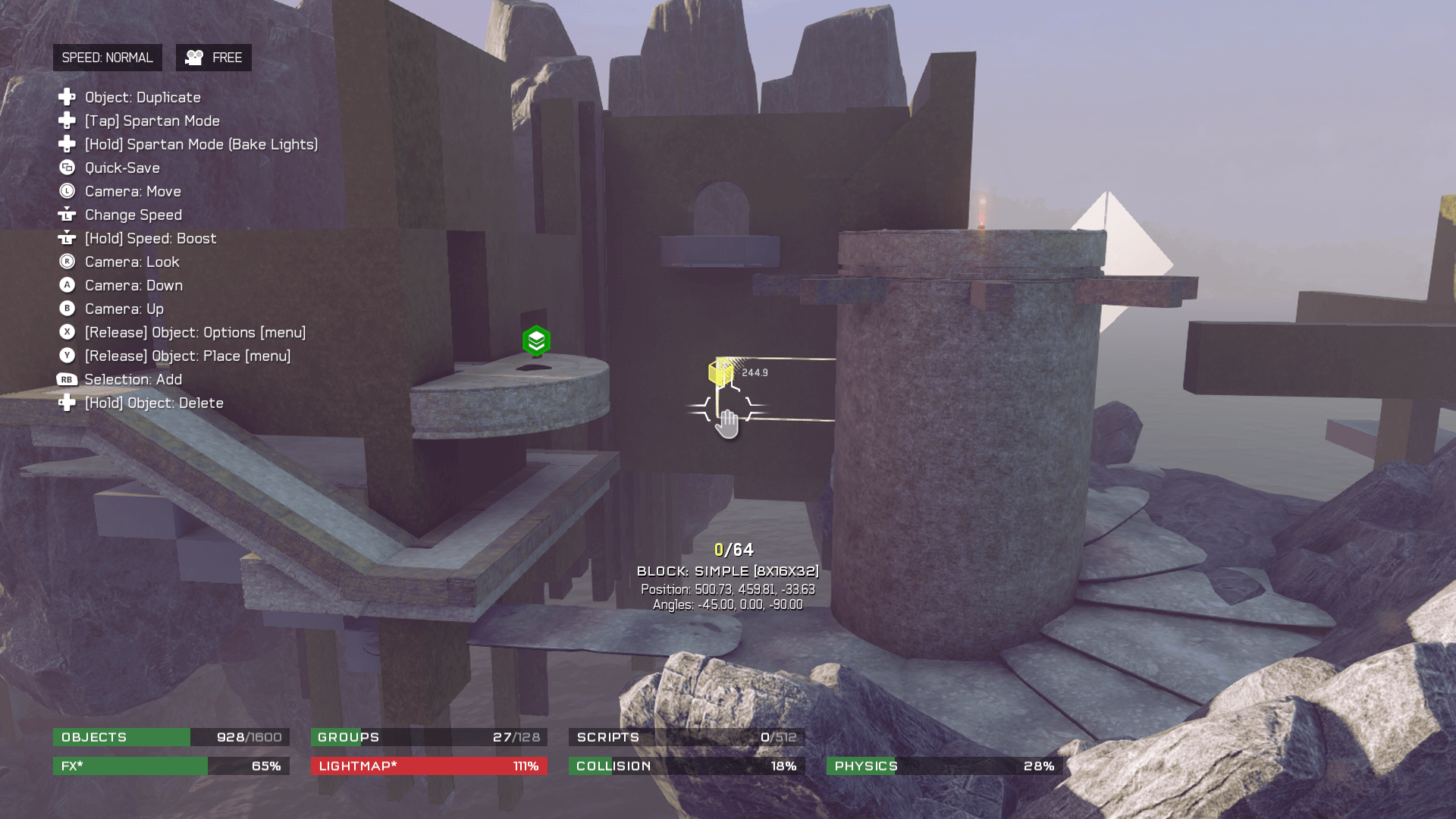
Task: Select the yellow block object marker
Action: [x=720, y=372]
